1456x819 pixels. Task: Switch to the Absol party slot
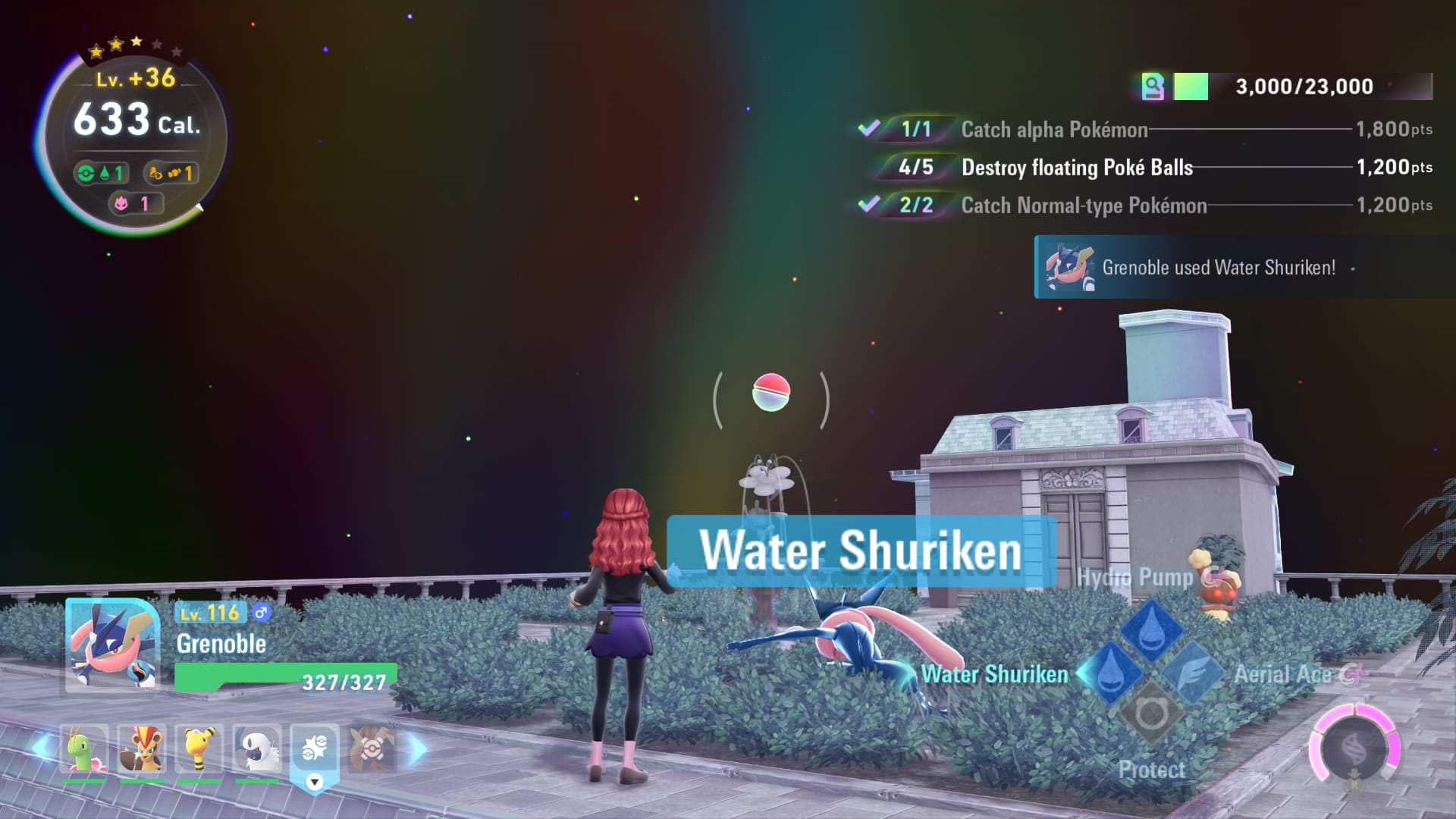pos(258,749)
